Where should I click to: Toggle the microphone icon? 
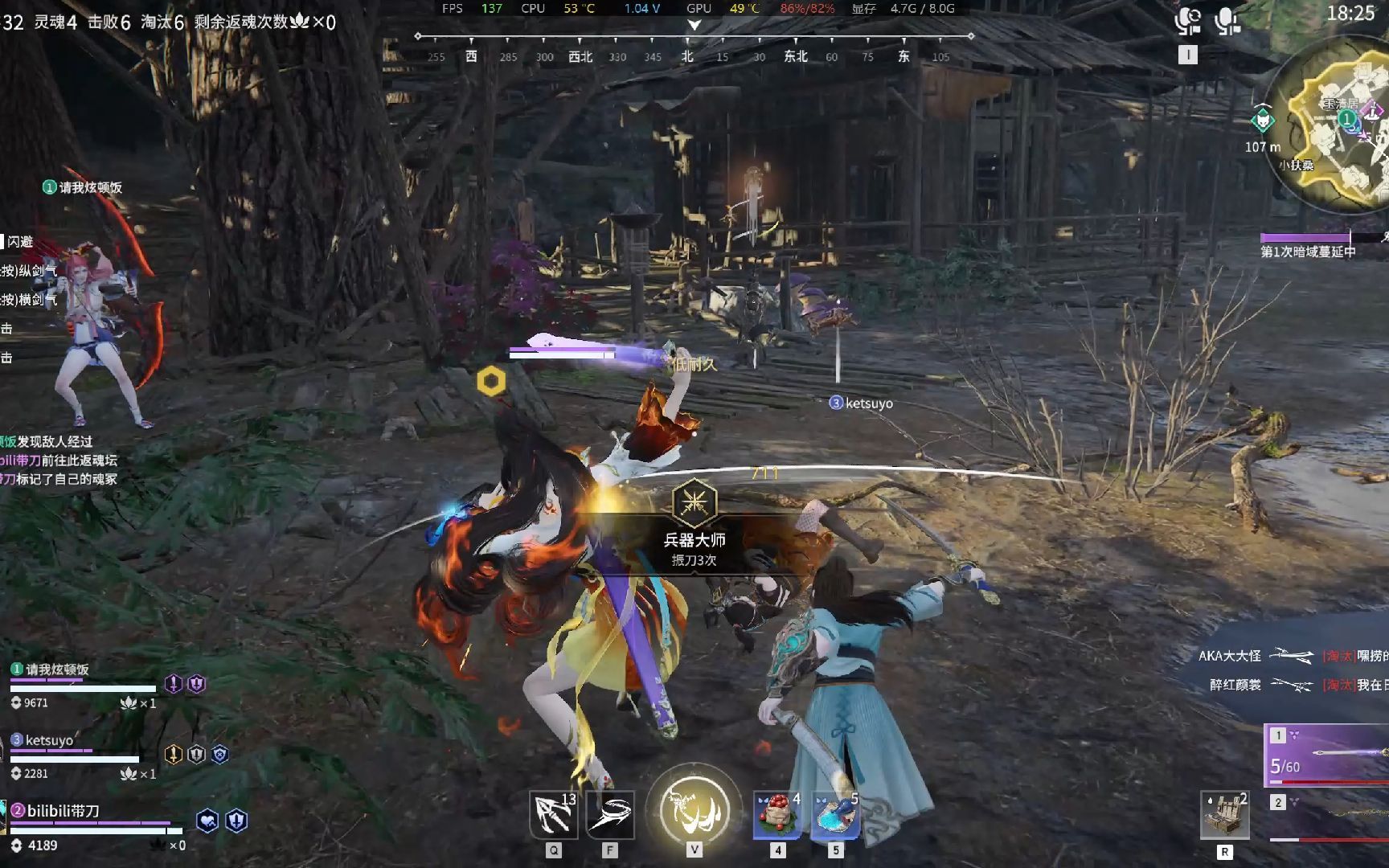click(x=1227, y=22)
